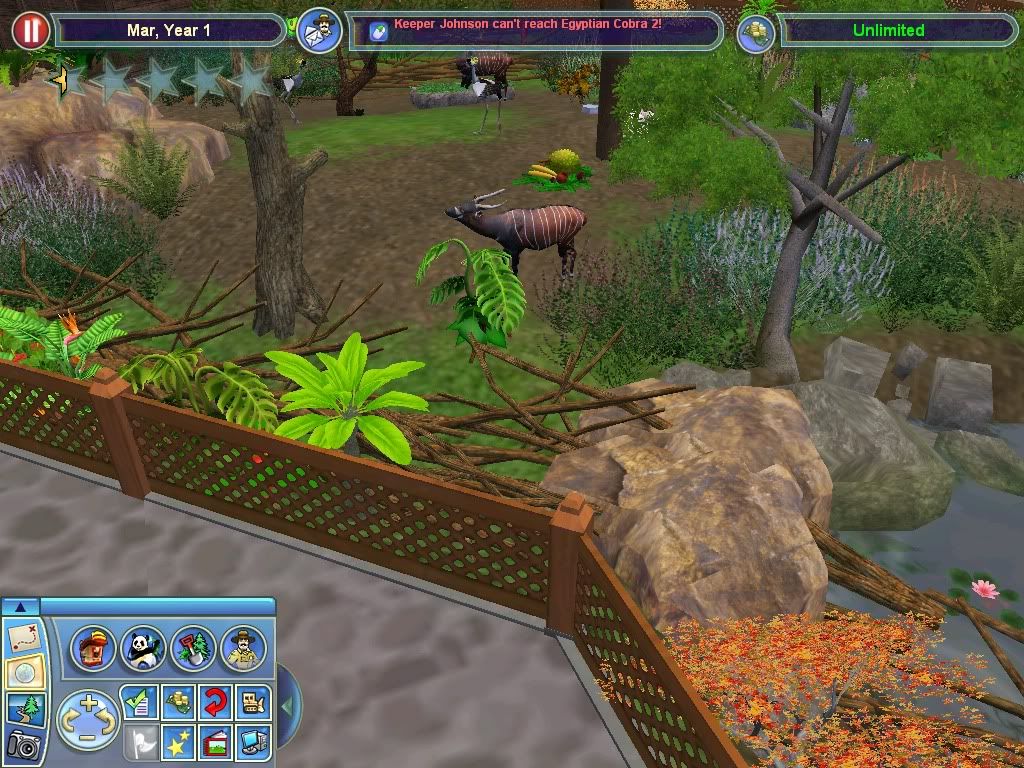
Task: Open the computer options menu
Action: click(x=252, y=740)
